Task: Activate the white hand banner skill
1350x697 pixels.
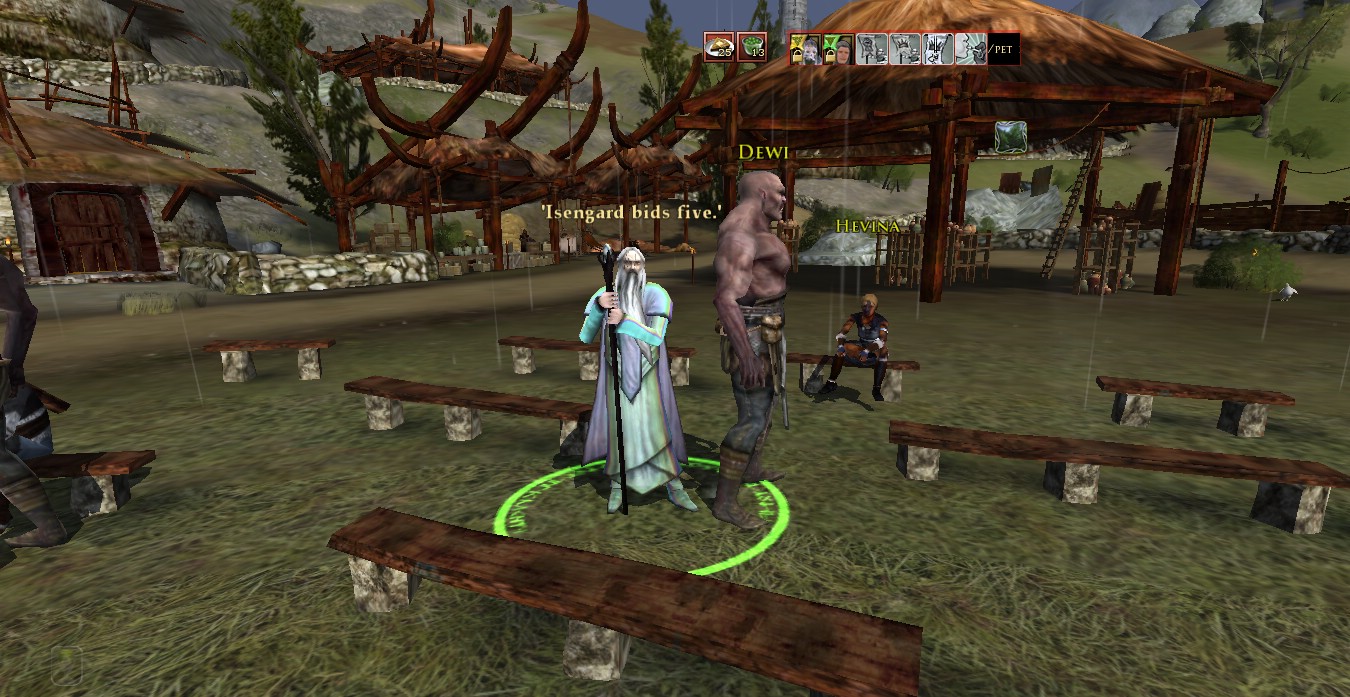Action: pyautogui.click(x=937, y=48)
